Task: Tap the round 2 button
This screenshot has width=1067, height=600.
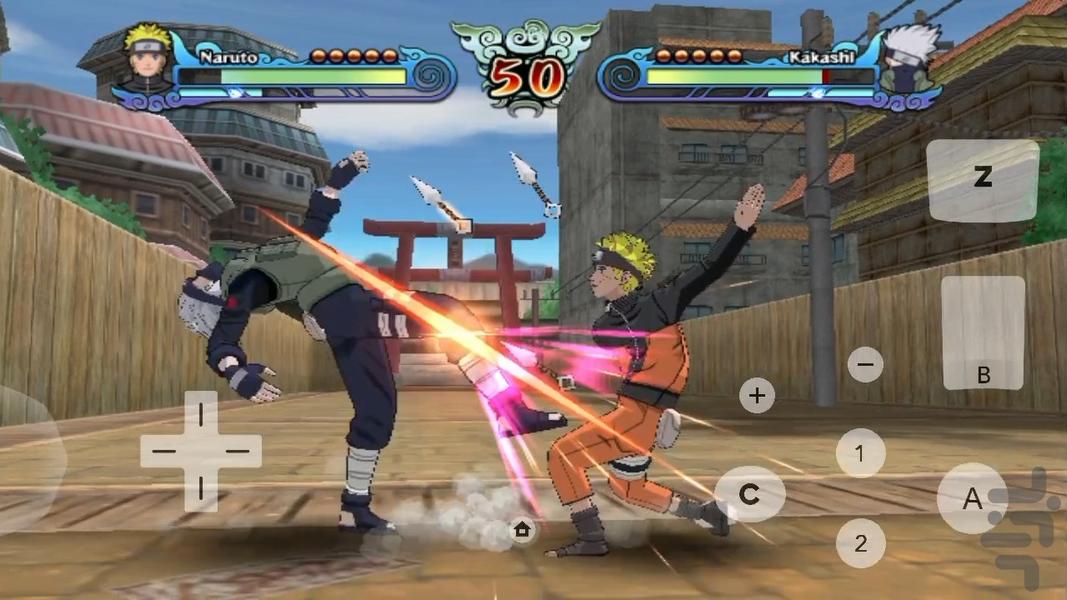Action: pos(860,544)
